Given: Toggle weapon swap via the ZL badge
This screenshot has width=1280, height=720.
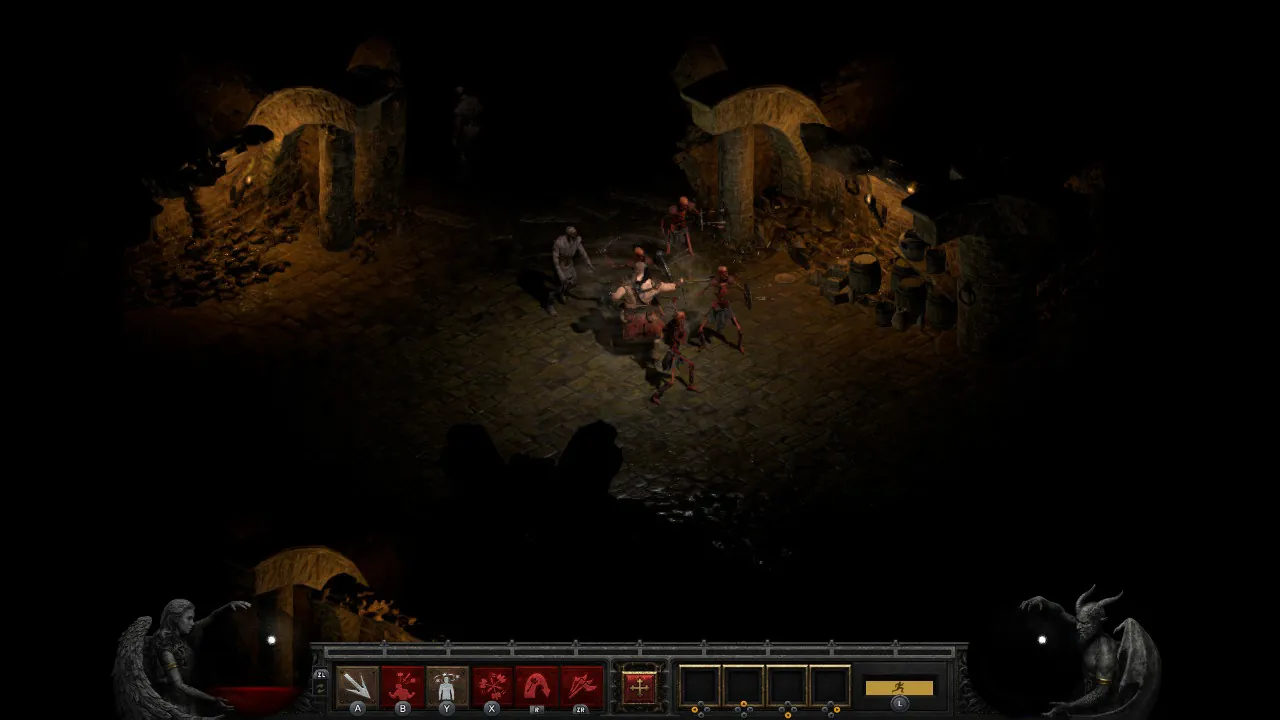Looking at the screenshot, I should point(323,673).
